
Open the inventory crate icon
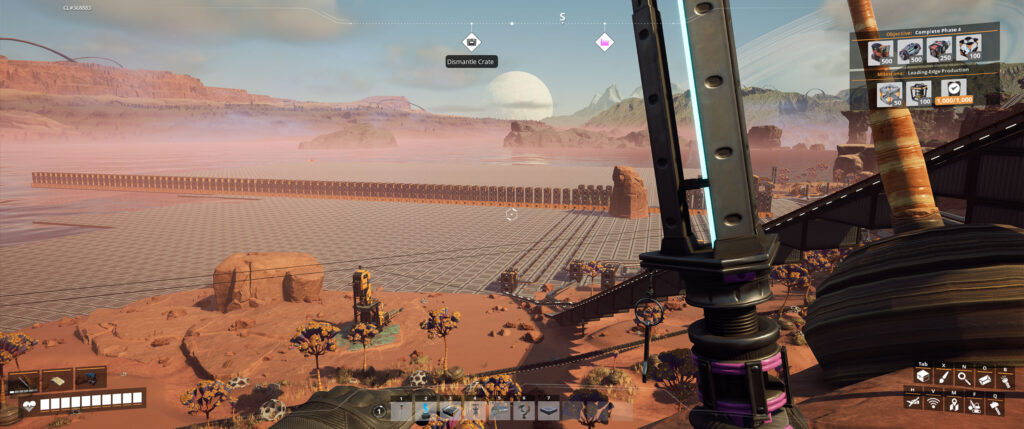click(922, 376)
